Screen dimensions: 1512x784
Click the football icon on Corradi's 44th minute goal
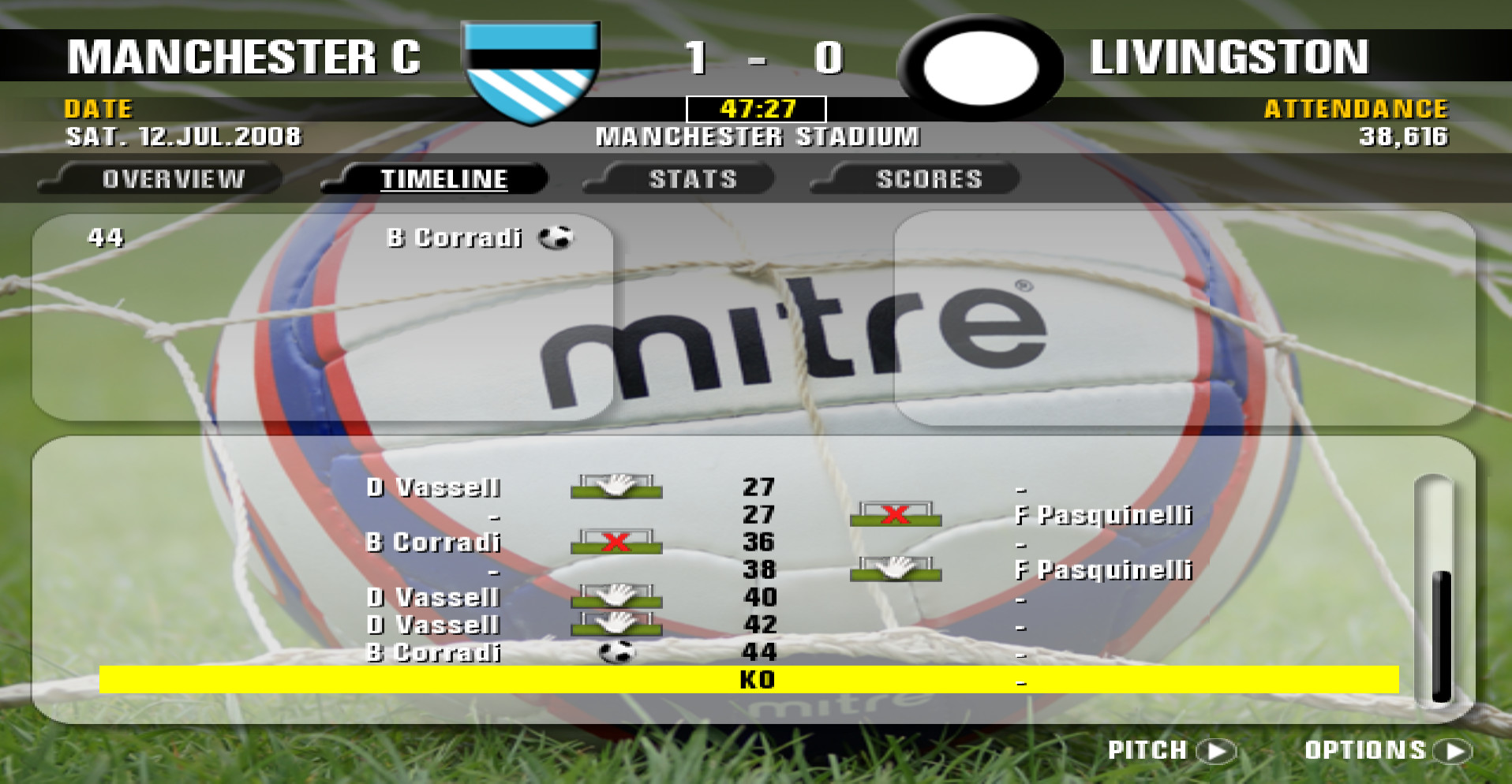tap(617, 651)
